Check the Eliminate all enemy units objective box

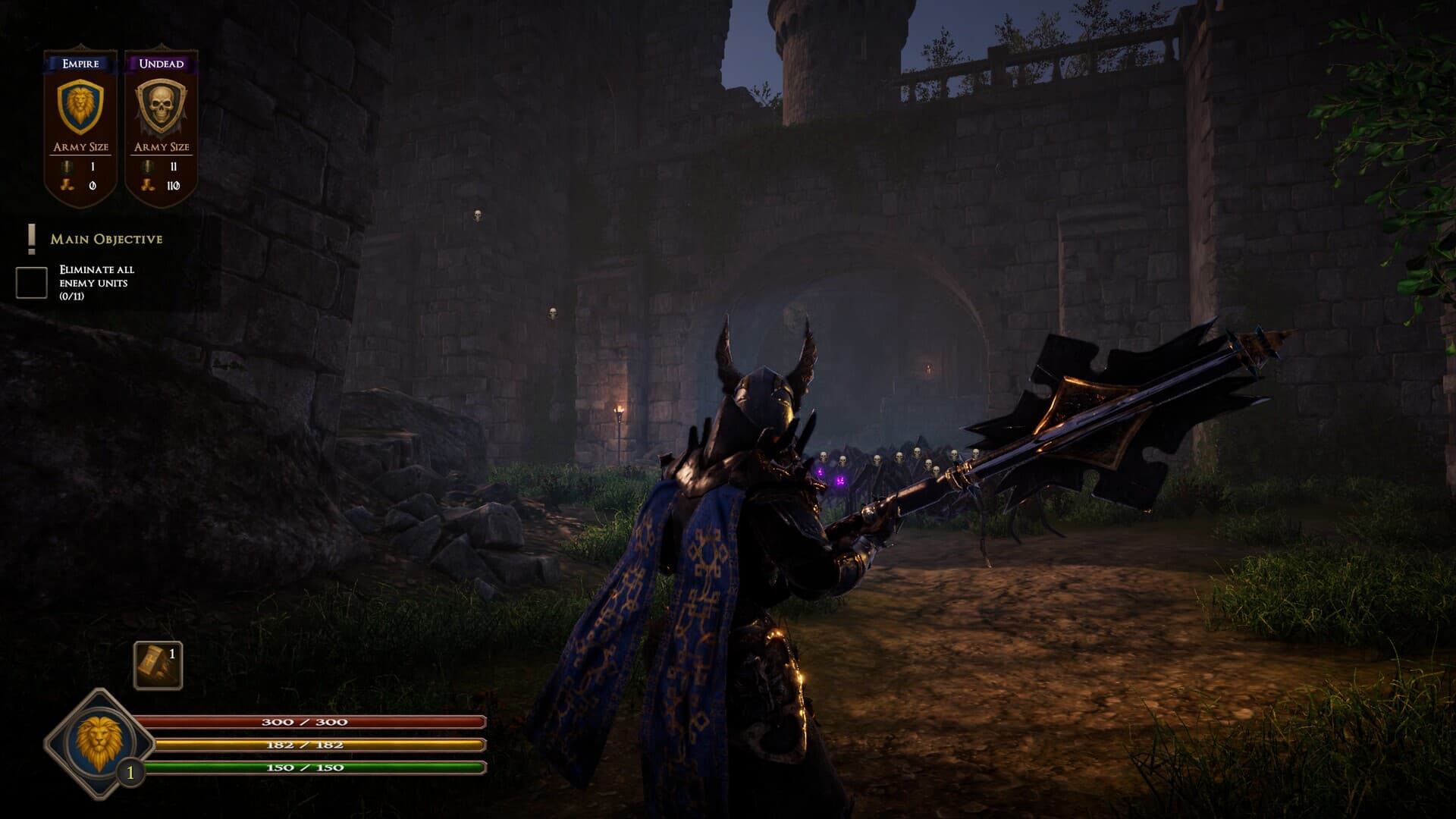tap(30, 281)
